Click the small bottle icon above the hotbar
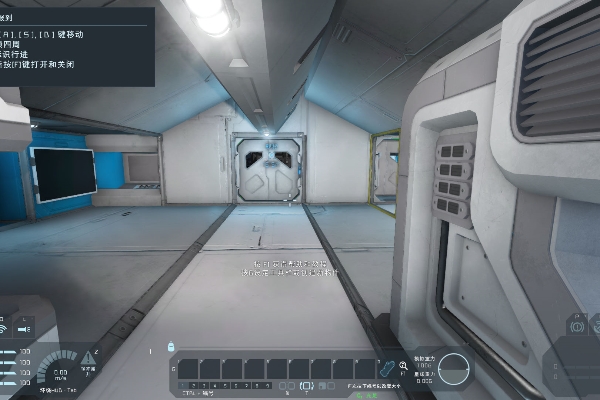The image size is (600, 400). coord(172,347)
